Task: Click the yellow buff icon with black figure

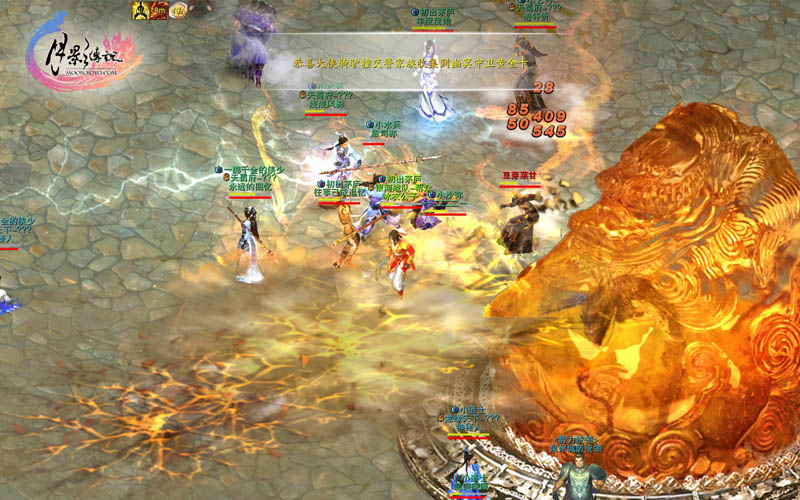Action: [x=141, y=11]
